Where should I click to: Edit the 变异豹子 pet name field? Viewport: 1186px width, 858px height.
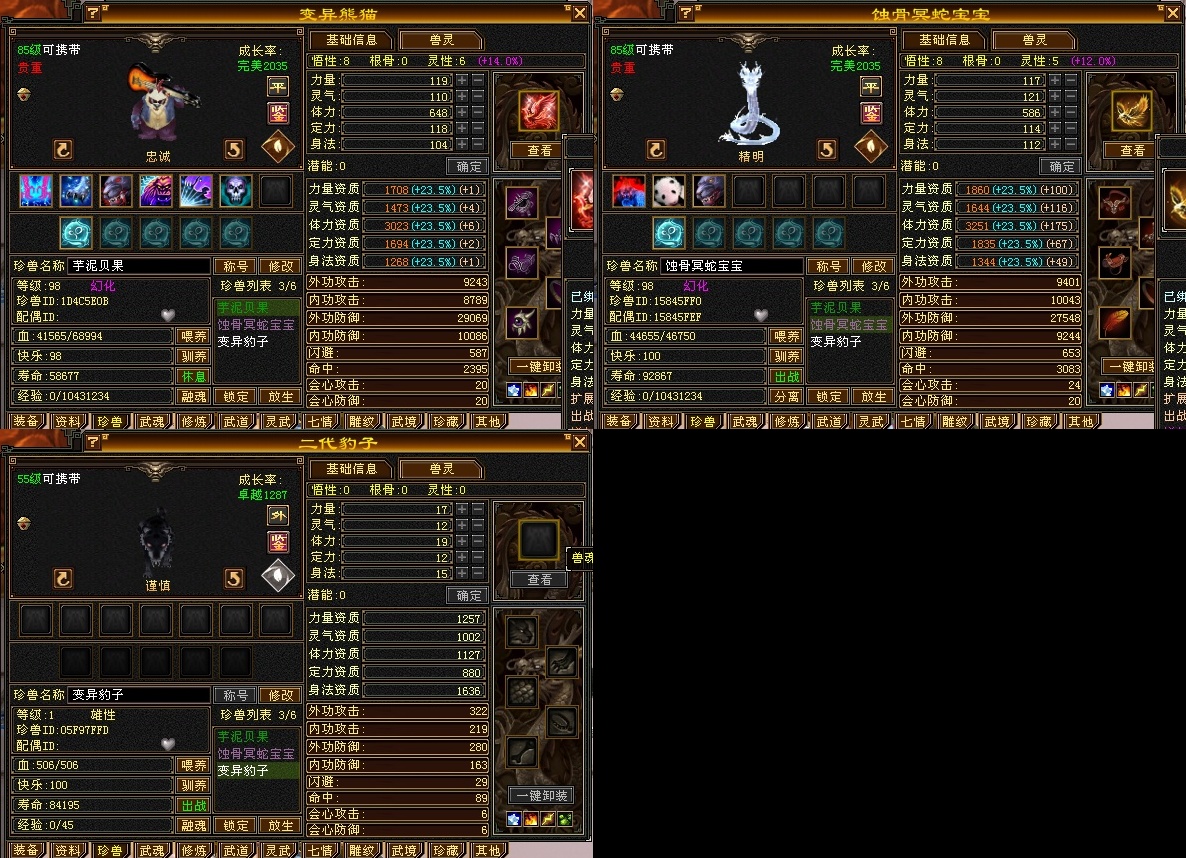(139, 695)
